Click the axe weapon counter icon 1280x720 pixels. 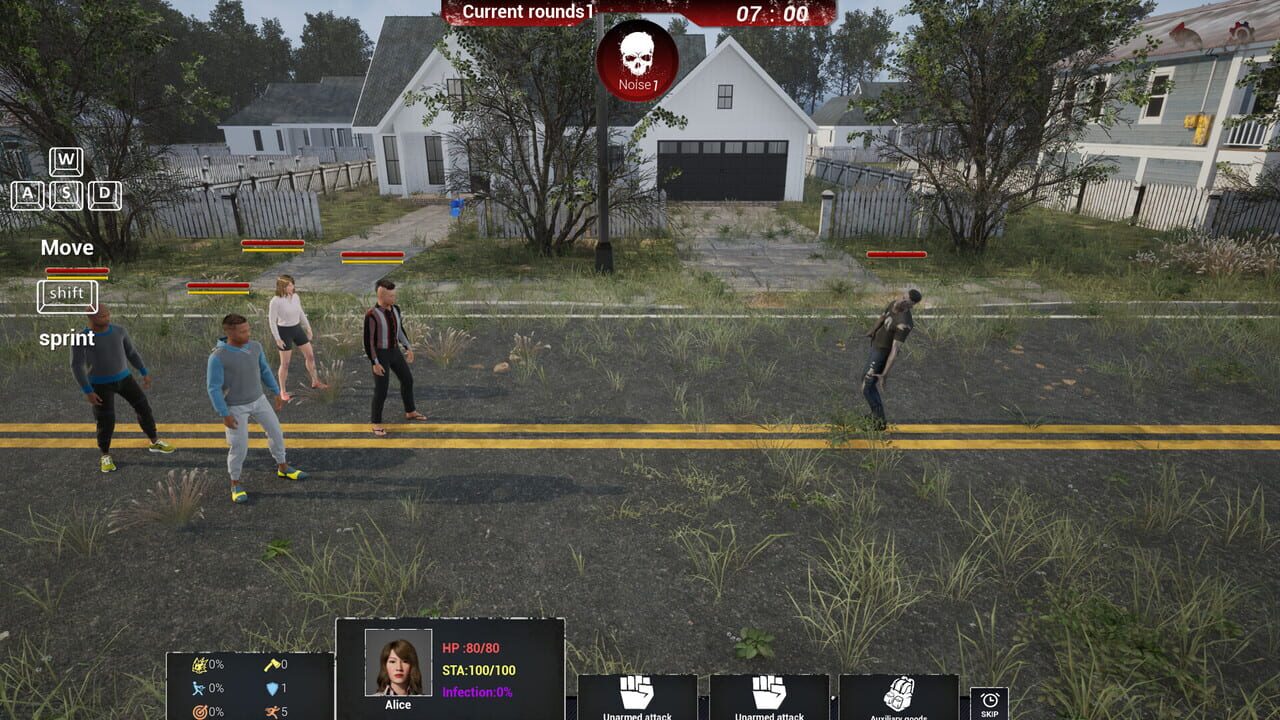[271, 664]
